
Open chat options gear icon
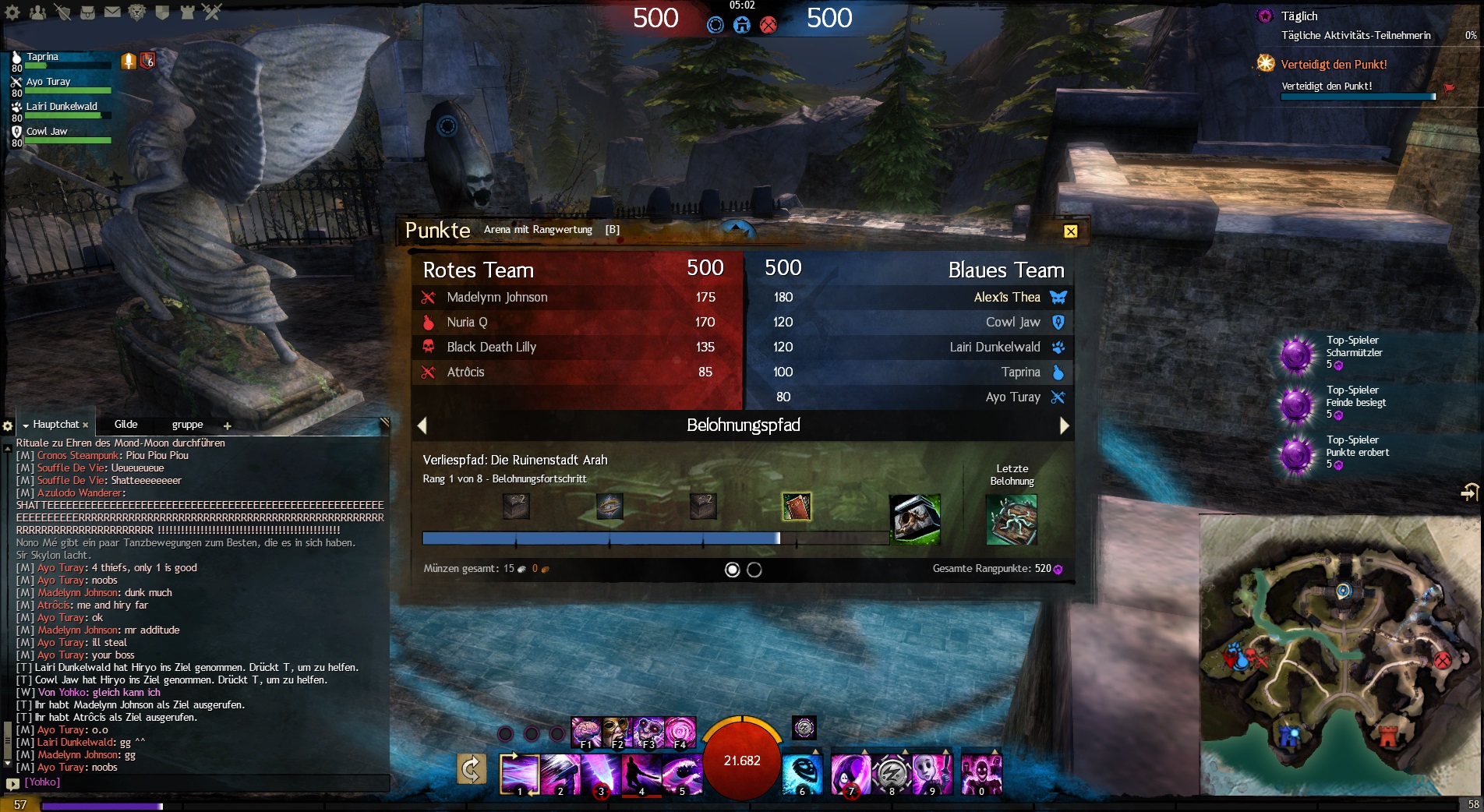[x=8, y=426]
